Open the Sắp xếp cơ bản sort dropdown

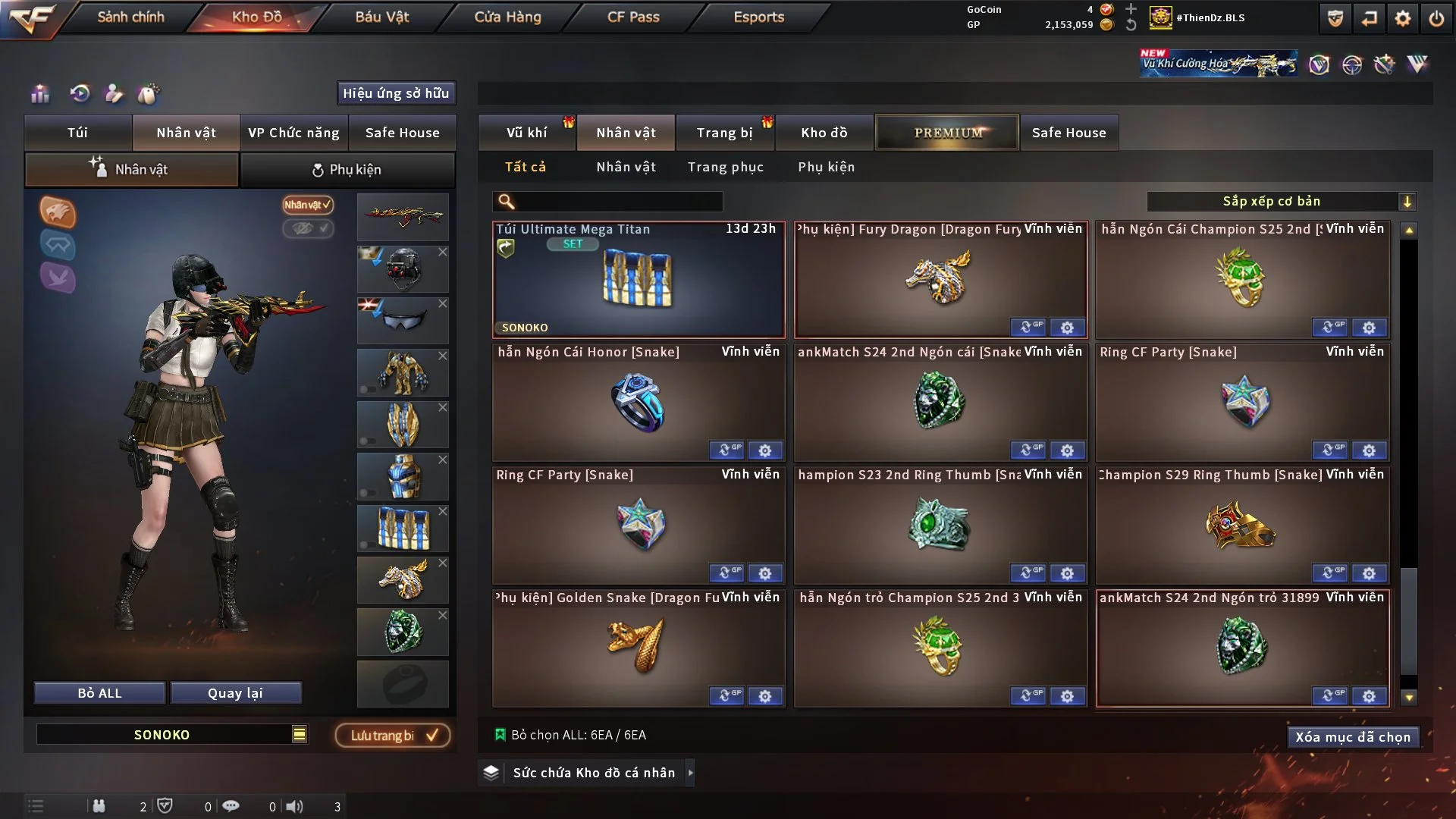tap(1280, 201)
